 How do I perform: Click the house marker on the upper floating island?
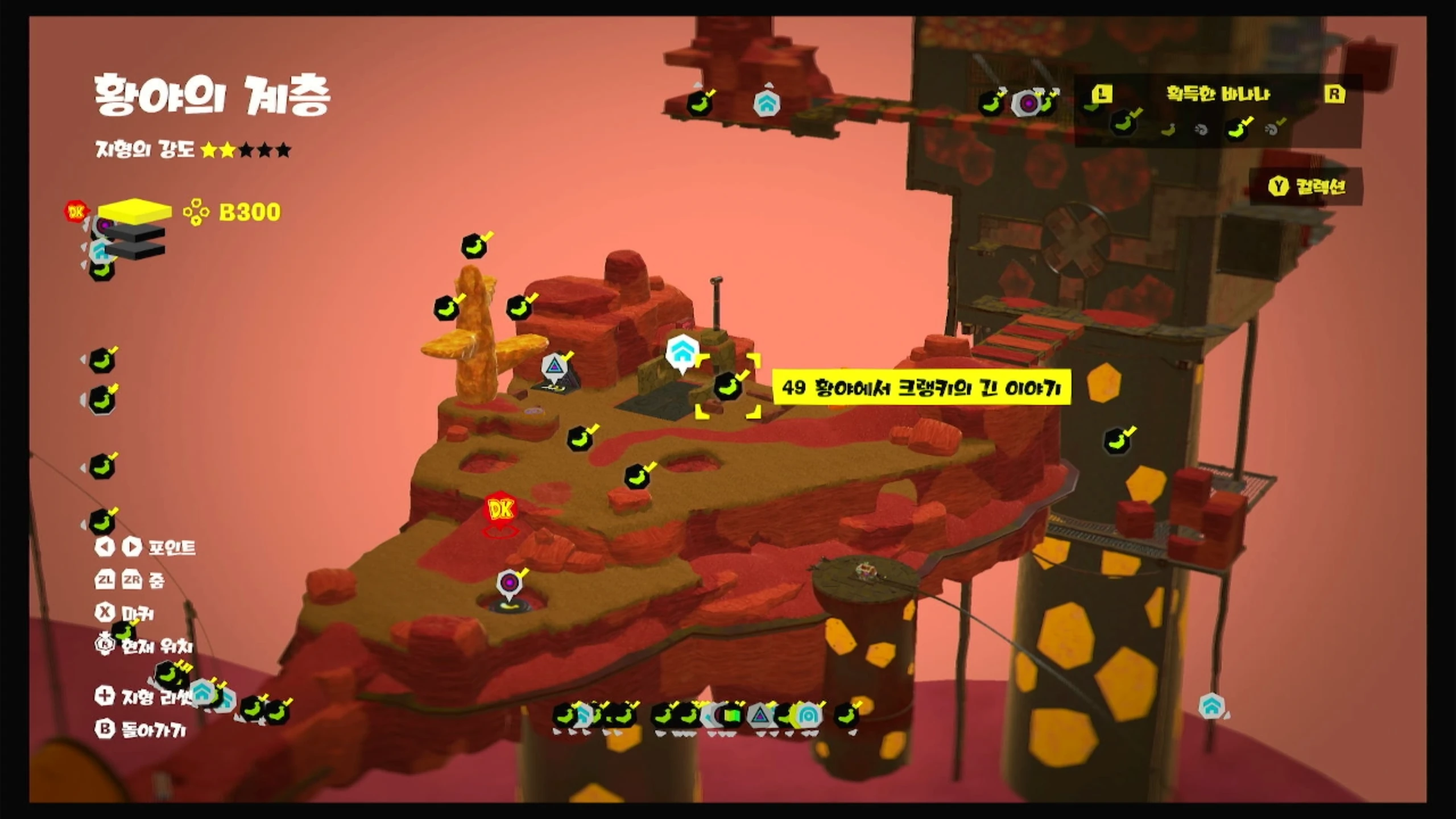[766, 104]
